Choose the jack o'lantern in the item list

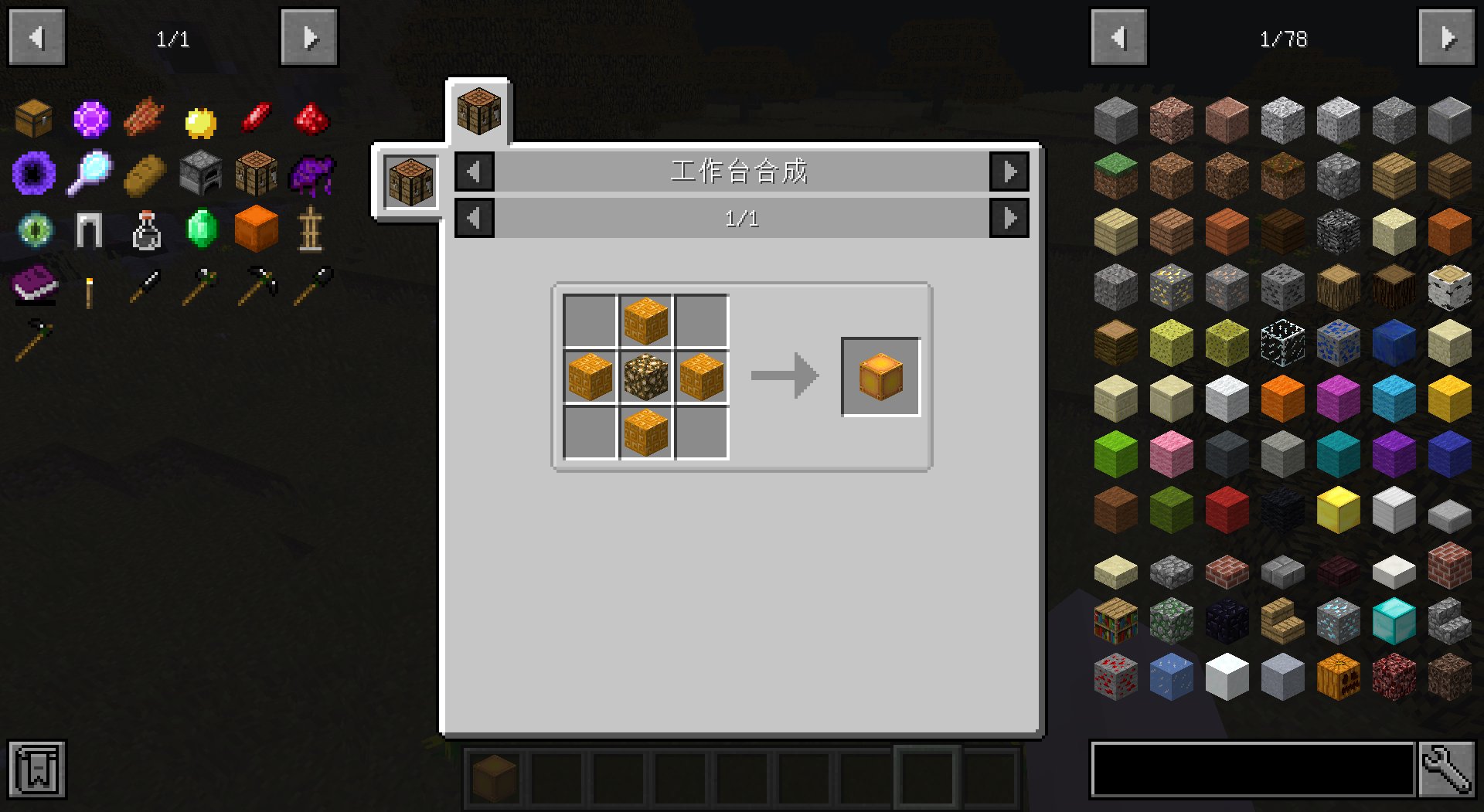click(1338, 676)
